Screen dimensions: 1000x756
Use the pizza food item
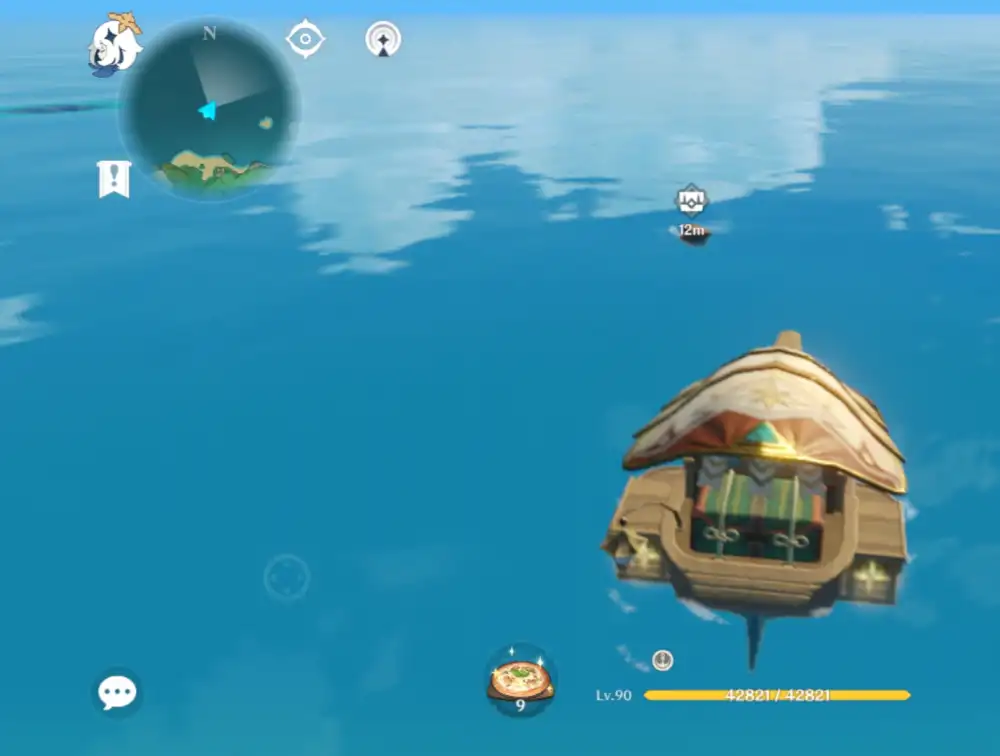520,680
